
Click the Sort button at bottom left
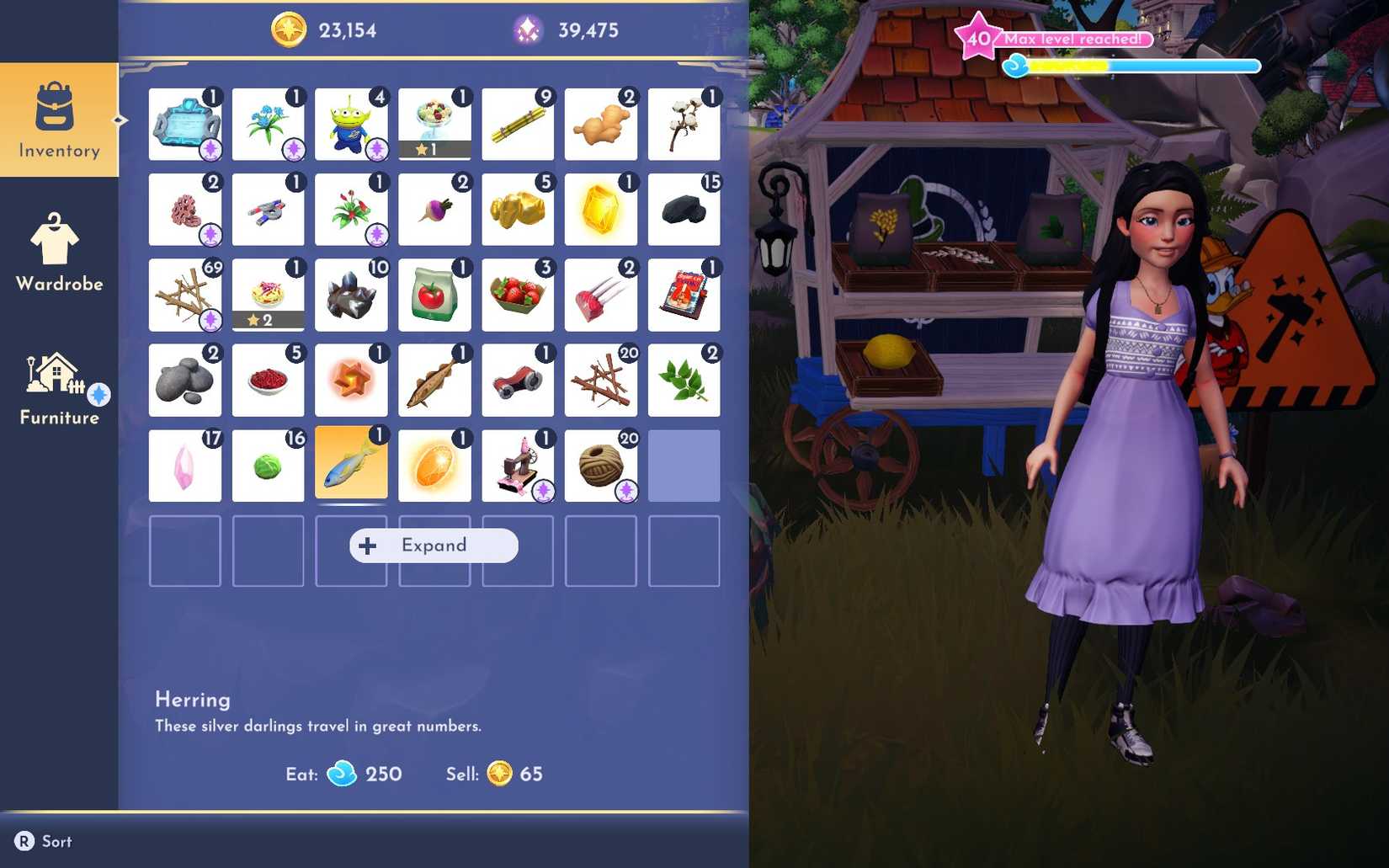click(44, 840)
